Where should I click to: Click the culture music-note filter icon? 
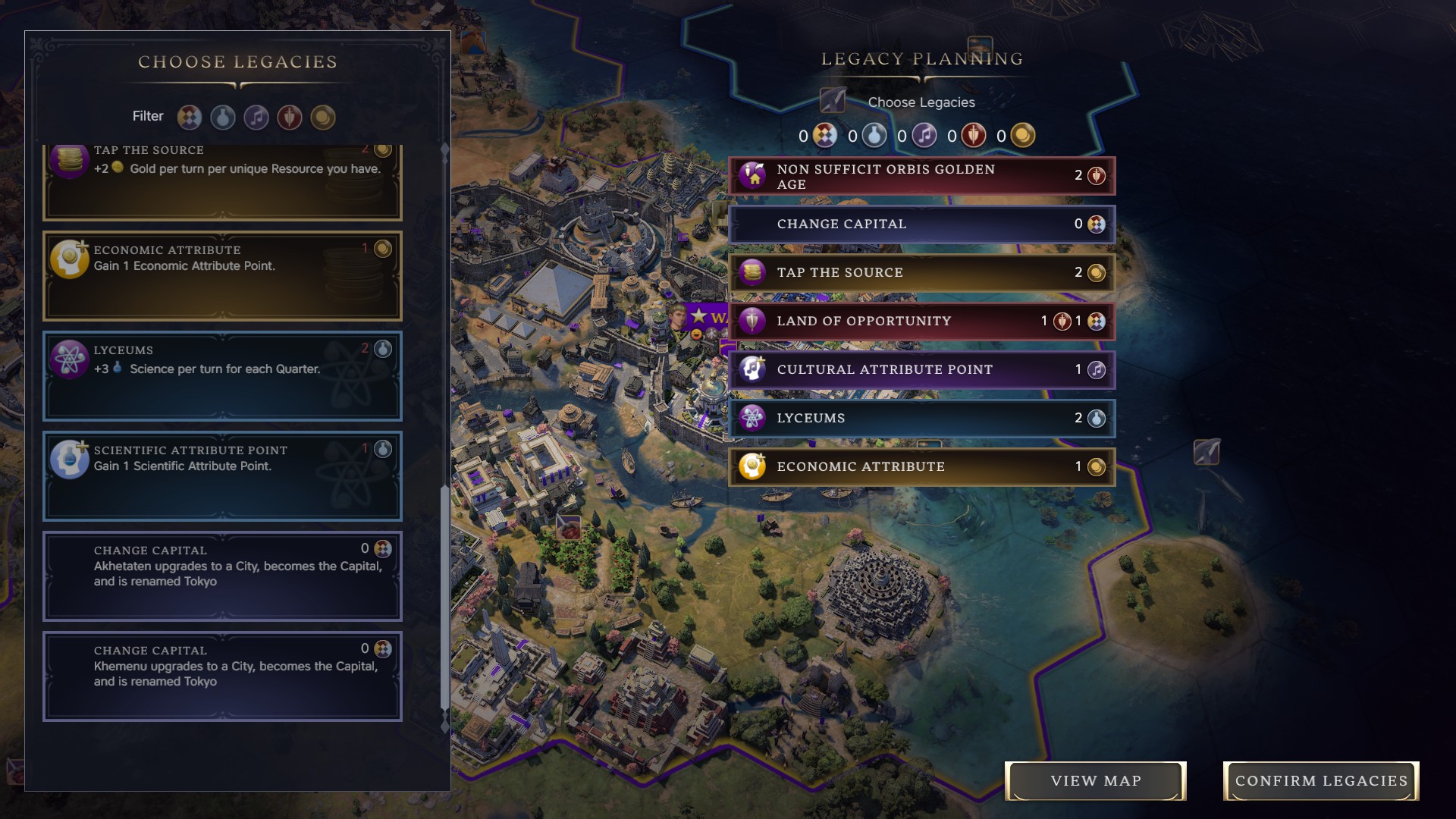256,118
